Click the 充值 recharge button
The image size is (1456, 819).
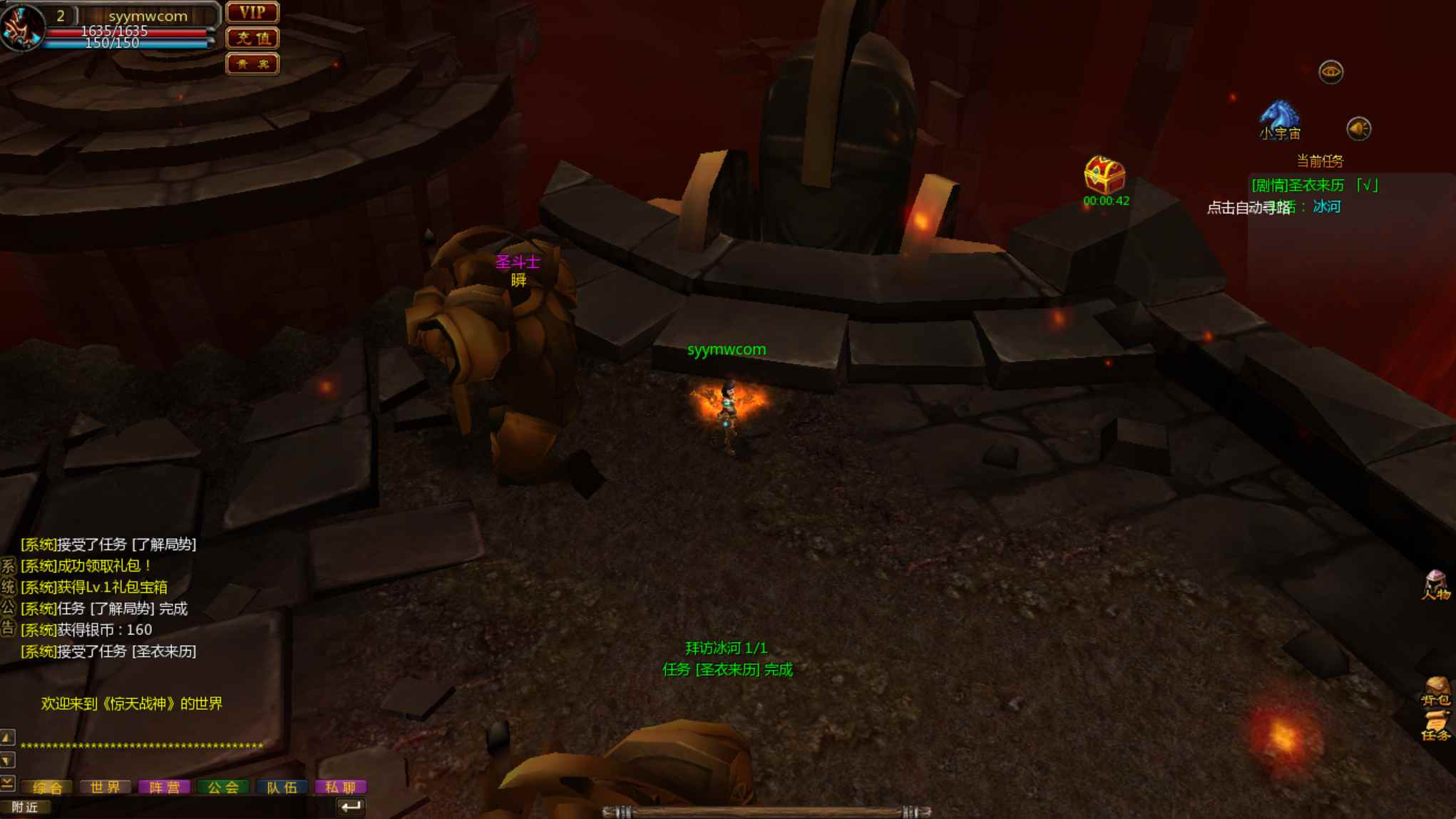click(252, 38)
